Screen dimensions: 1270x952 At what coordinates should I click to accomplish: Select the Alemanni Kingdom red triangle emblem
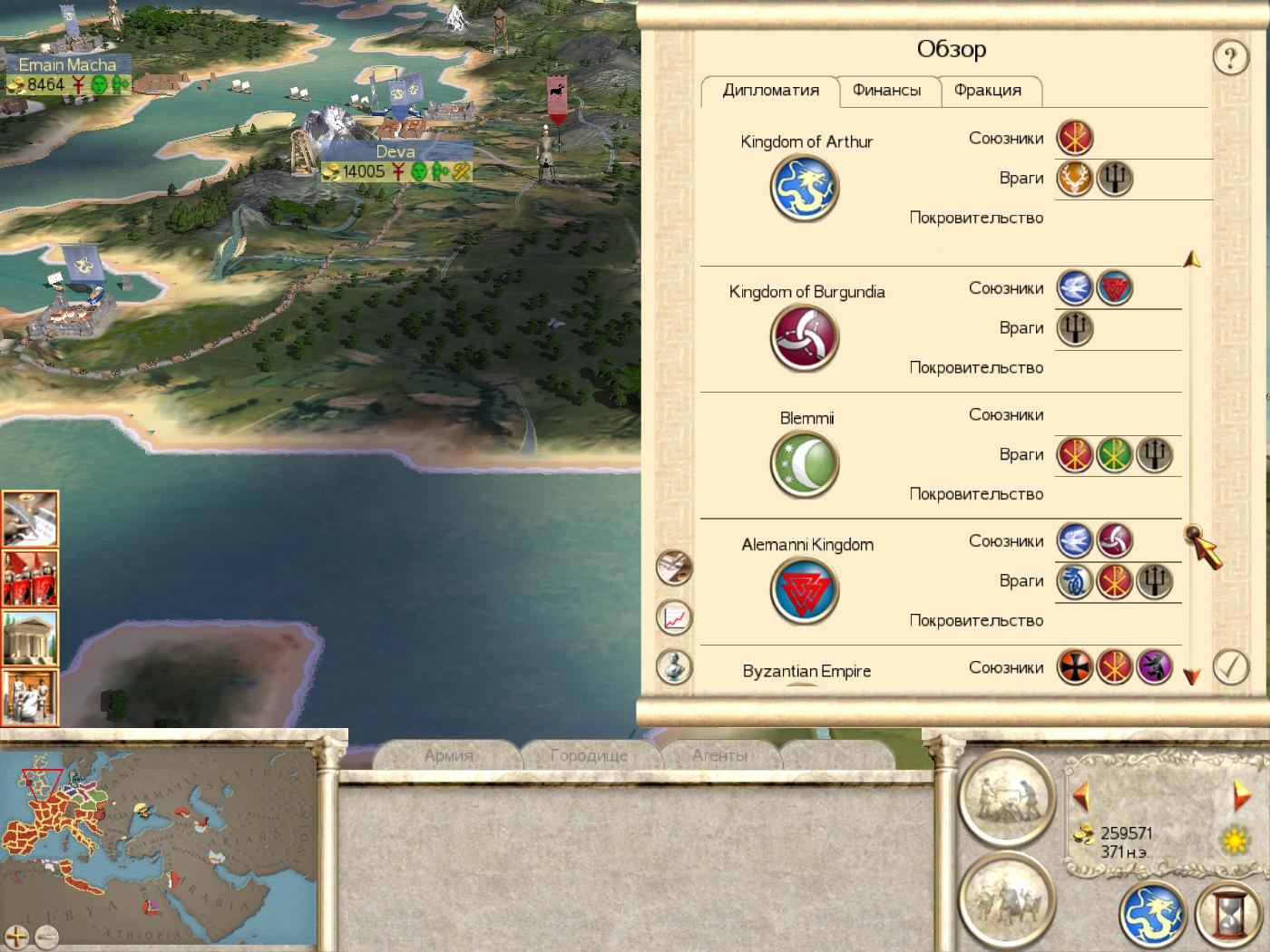click(x=805, y=591)
